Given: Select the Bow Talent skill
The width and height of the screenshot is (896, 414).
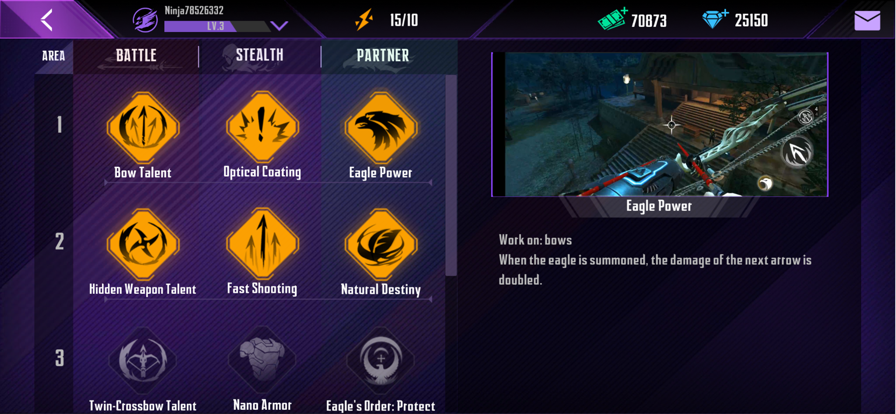Looking at the screenshot, I should (x=143, y=127).
